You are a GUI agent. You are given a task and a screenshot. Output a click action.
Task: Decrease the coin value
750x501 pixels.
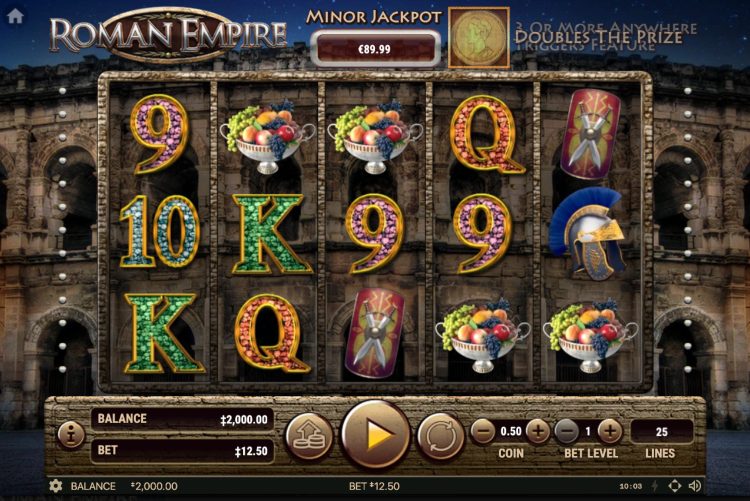pos(483,431)
